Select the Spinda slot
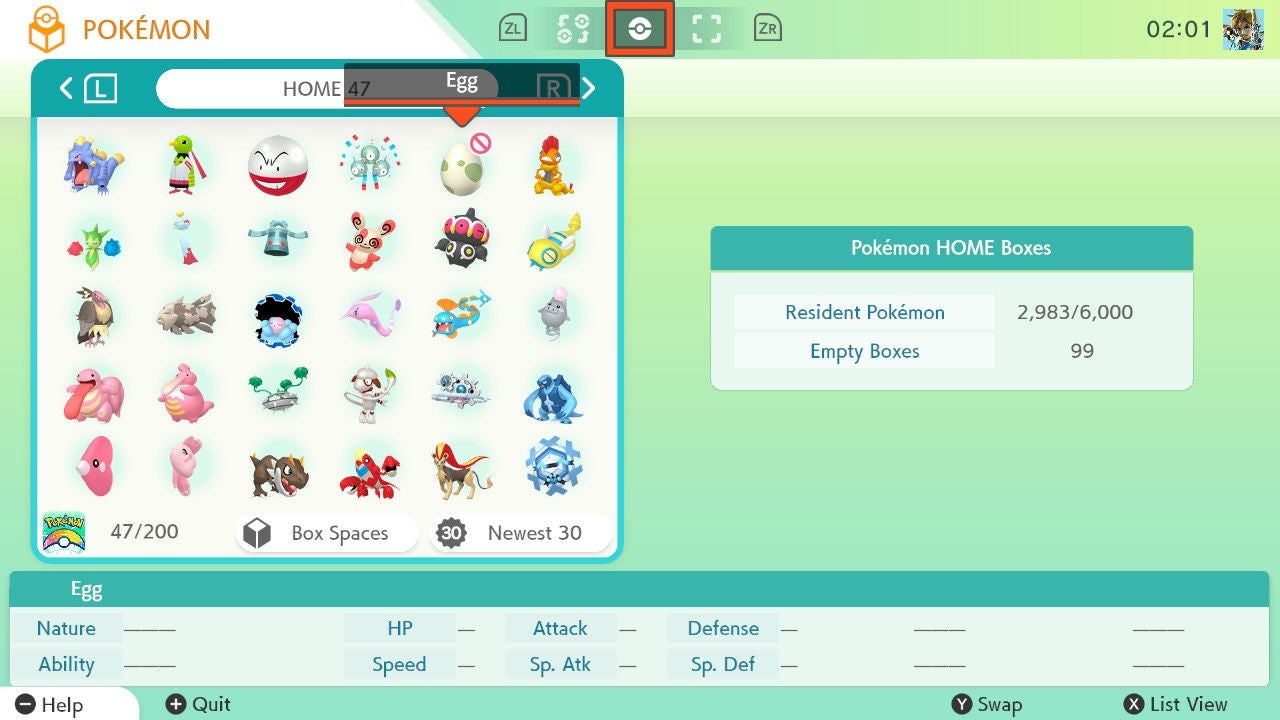Viewport: 1280px width, 720px height. point(369,242)
